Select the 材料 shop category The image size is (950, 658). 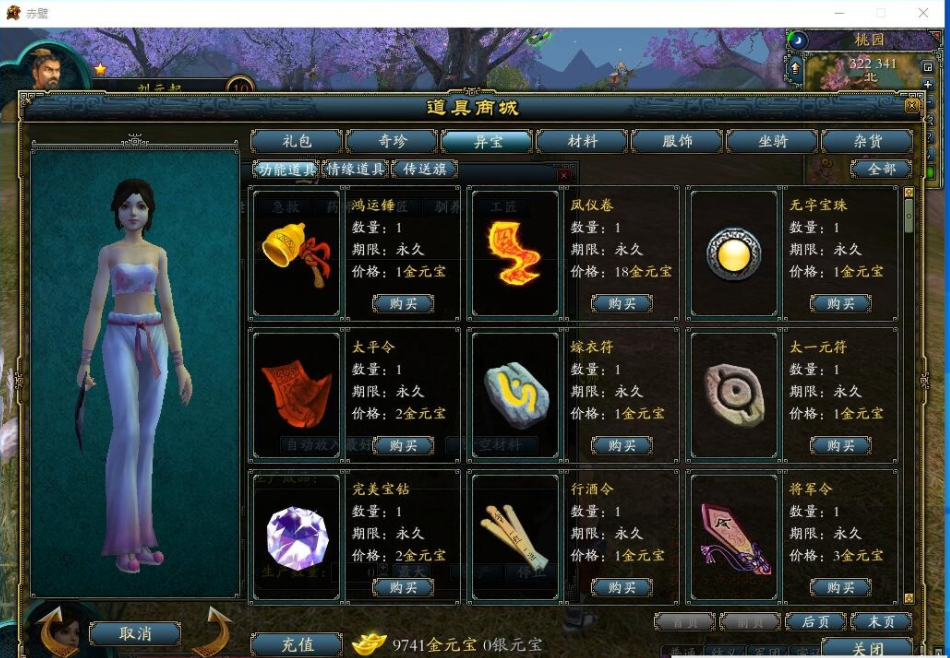582,141
